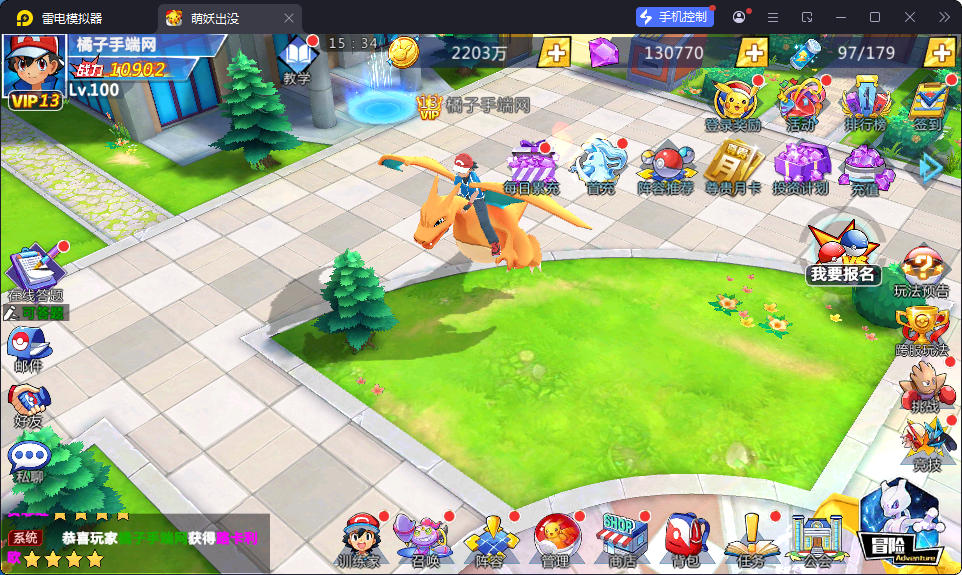
Task: Open the 任务 quest menu
Action: [x=750, y=540]
